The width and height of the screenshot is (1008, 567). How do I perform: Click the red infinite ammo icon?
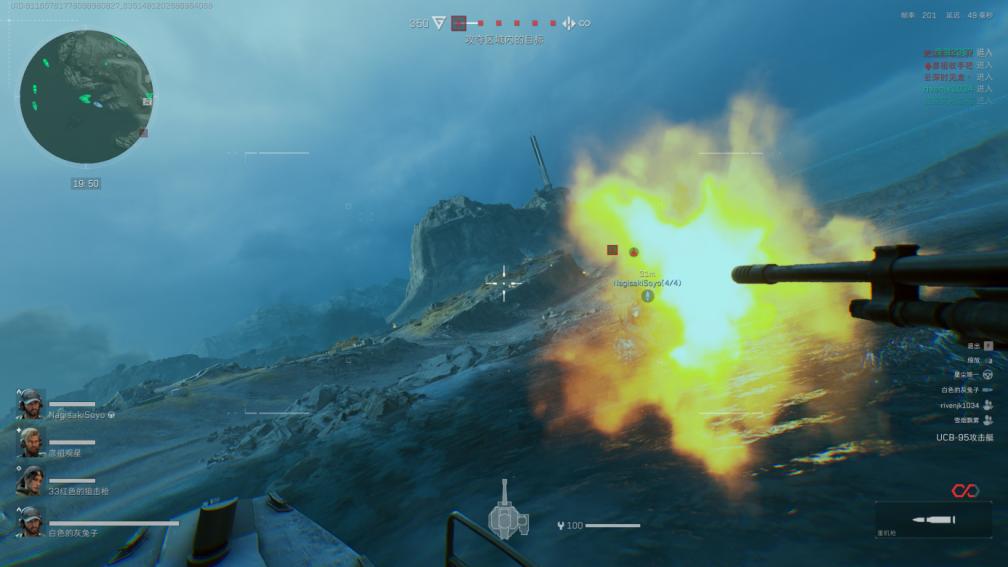pos(963,490)
